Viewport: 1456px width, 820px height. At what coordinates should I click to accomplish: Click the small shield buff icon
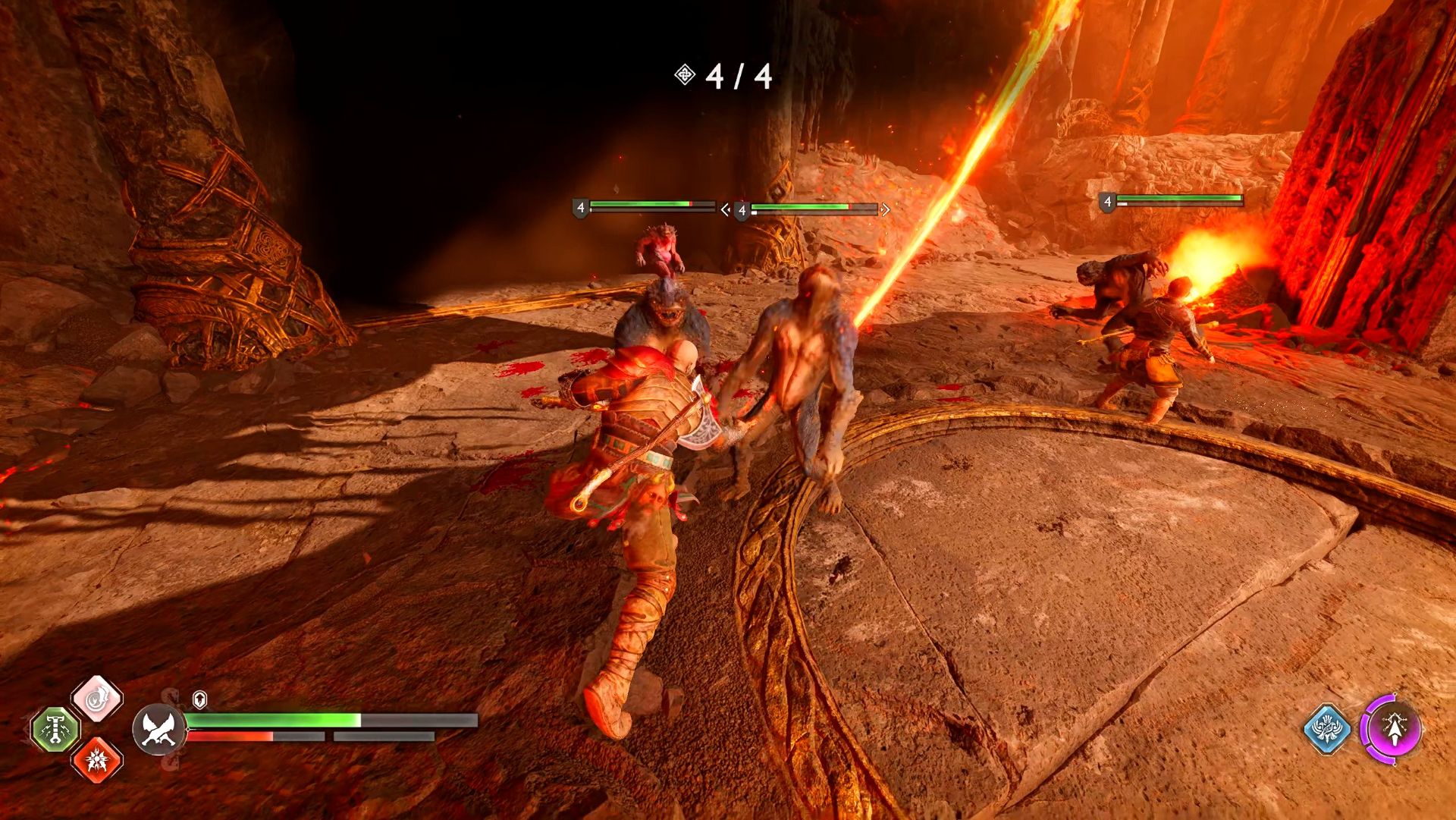pyautogui.click(x=199, y=699)
